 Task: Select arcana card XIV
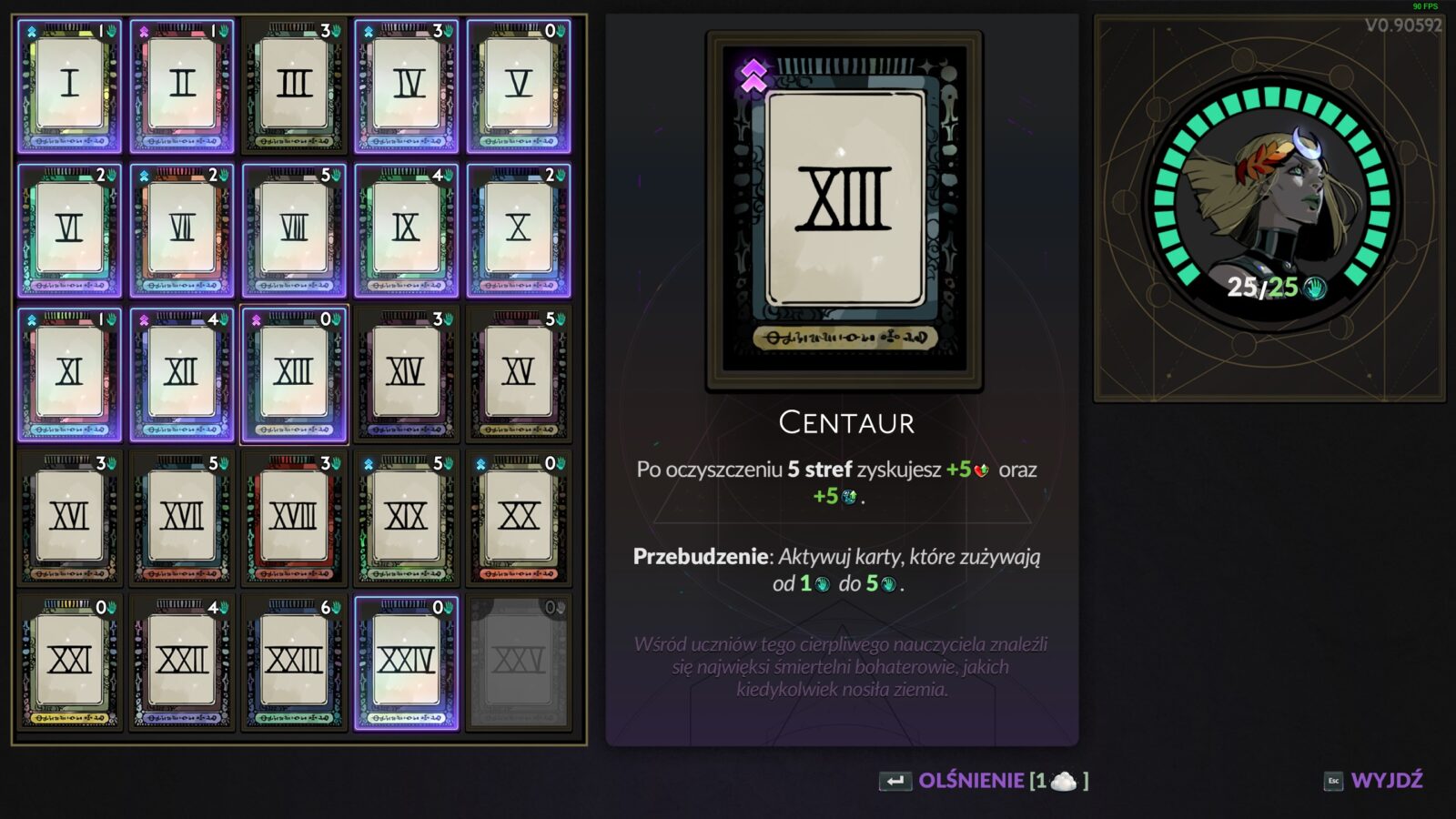(406, 374)
